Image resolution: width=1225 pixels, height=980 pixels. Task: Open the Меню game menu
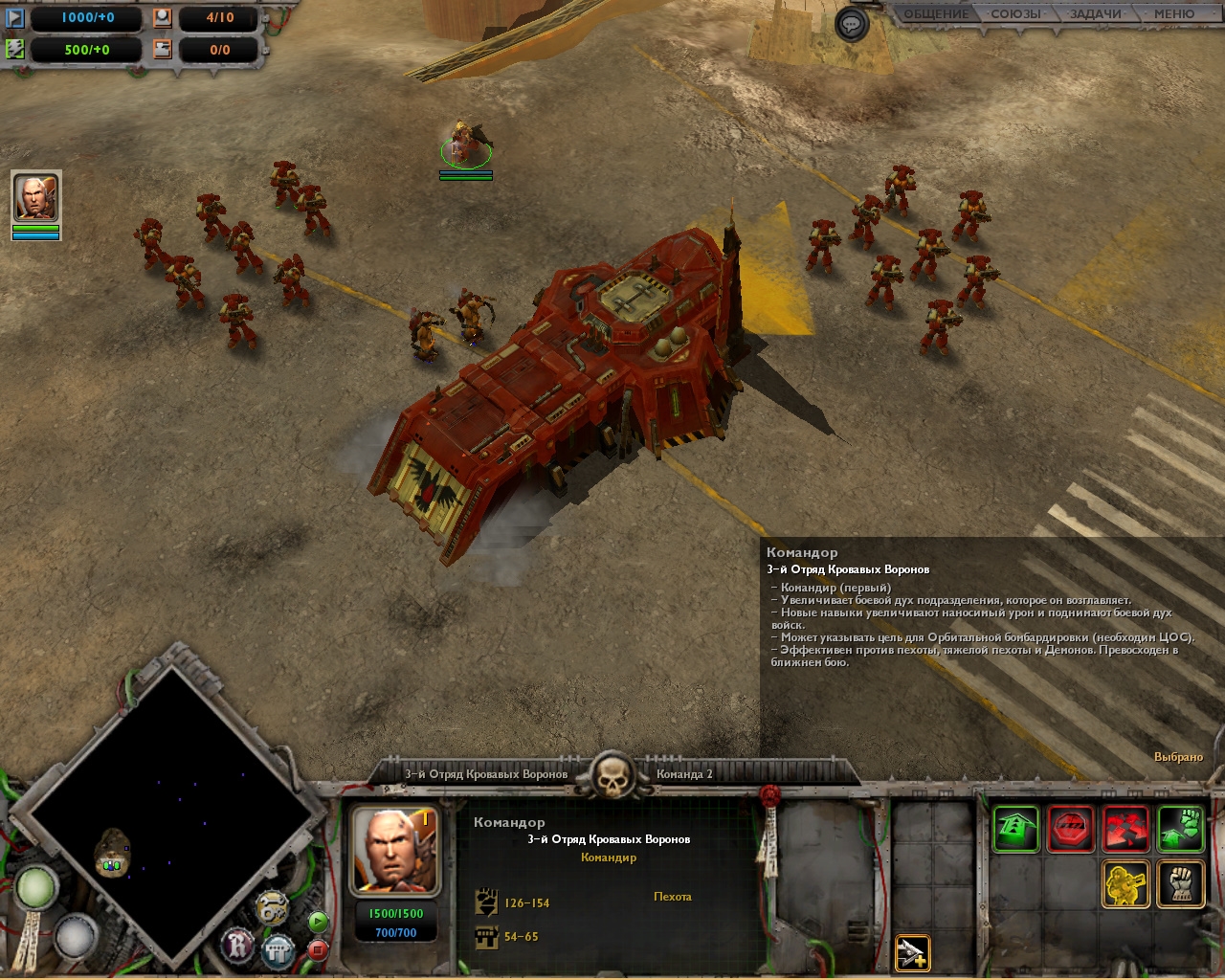point(1173,14)
